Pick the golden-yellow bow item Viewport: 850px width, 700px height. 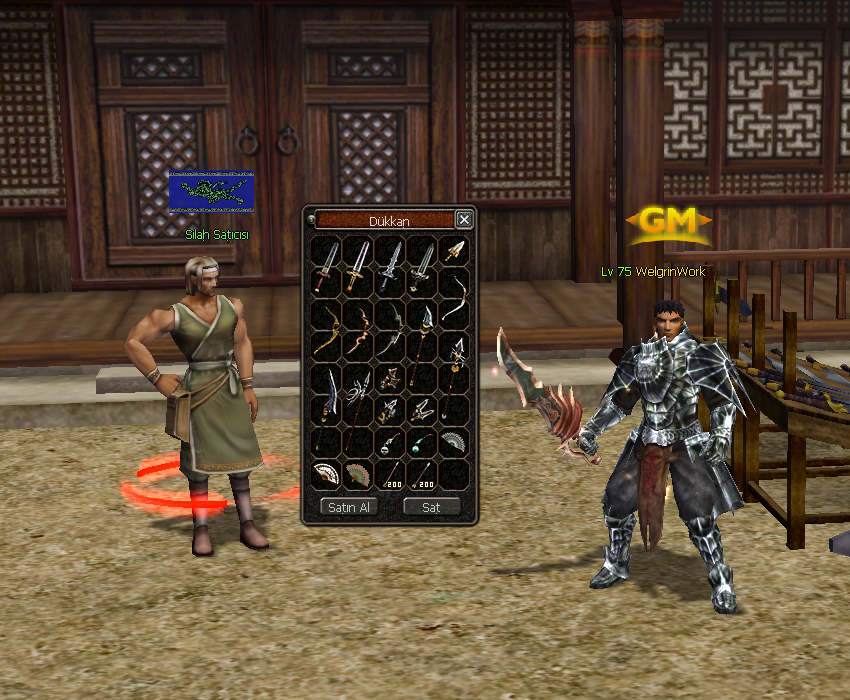click(x=326, y=331)
